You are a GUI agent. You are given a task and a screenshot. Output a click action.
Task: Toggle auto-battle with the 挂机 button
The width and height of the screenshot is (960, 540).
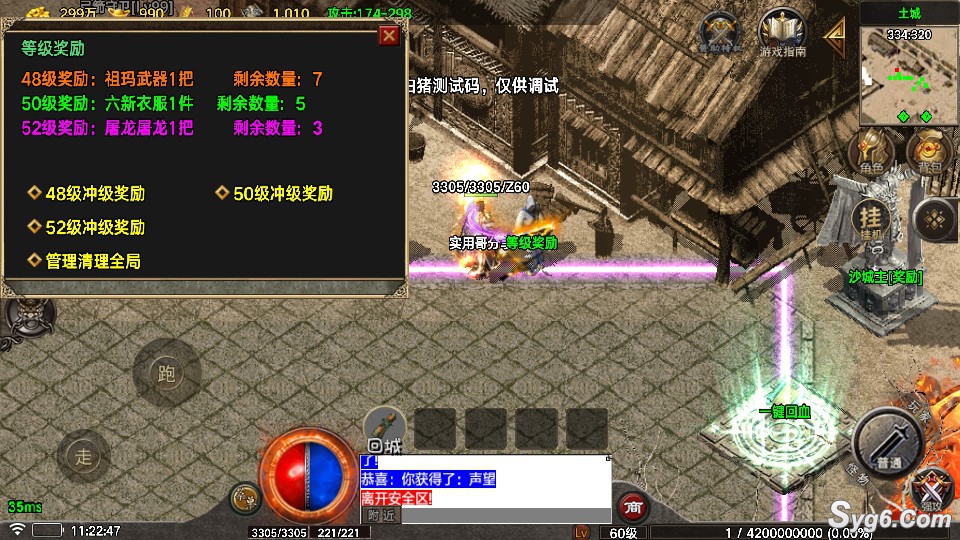click(x=871, y=219)
